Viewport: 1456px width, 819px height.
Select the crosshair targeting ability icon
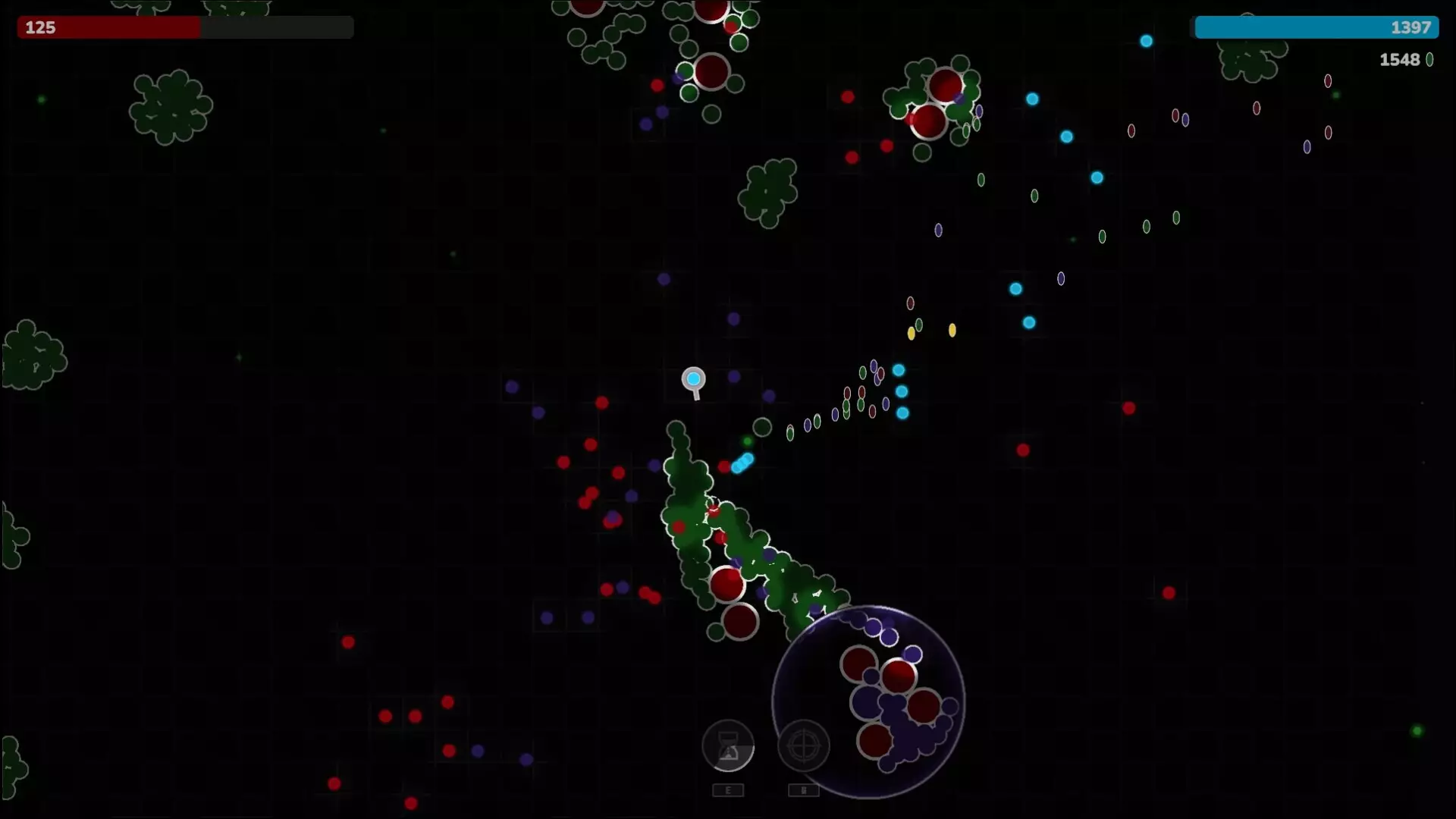[x=804, y=746]
